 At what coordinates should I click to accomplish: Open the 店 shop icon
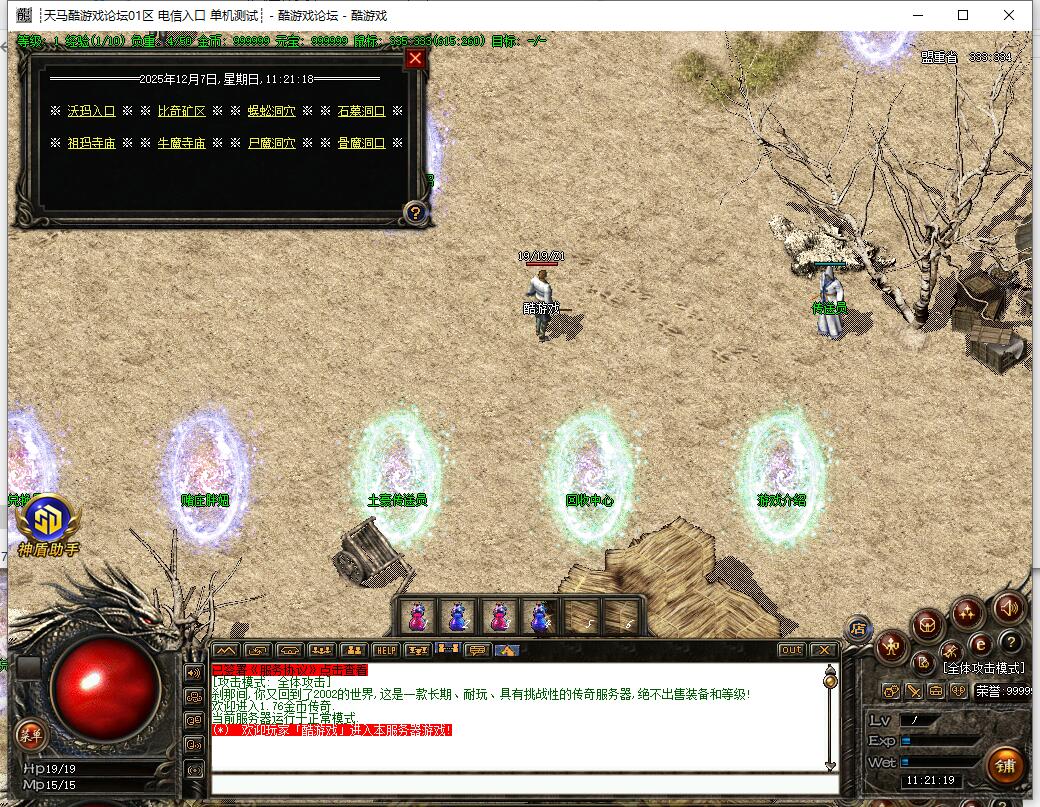click(857, 628)
